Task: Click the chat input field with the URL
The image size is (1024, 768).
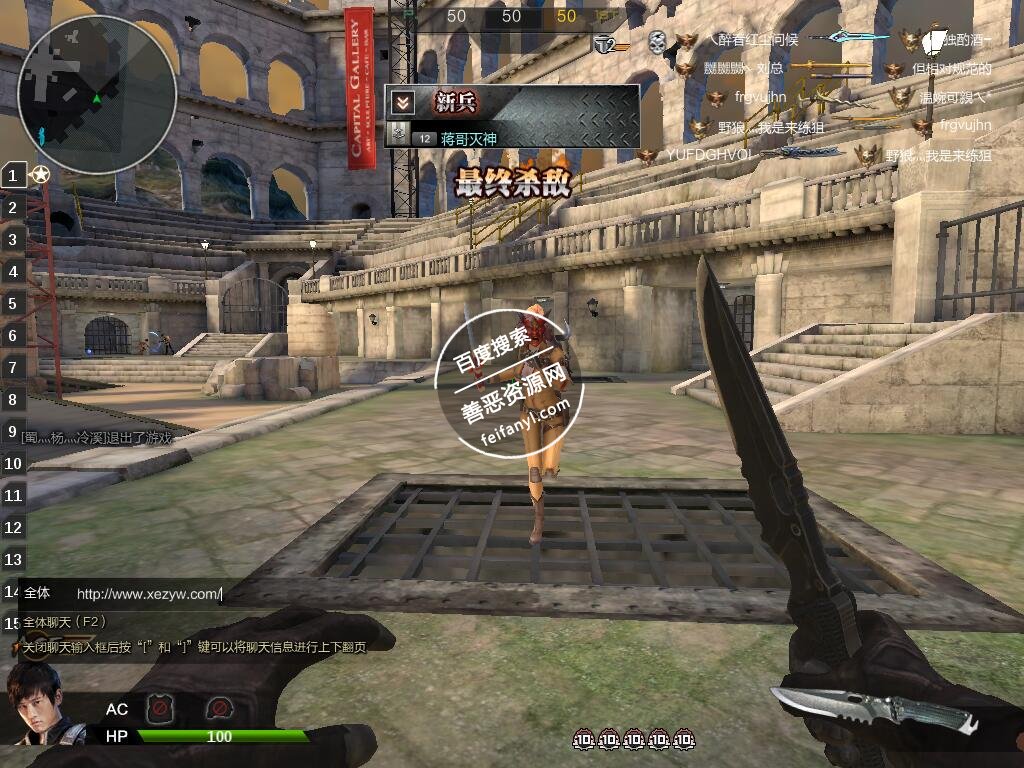Action: 148,594
